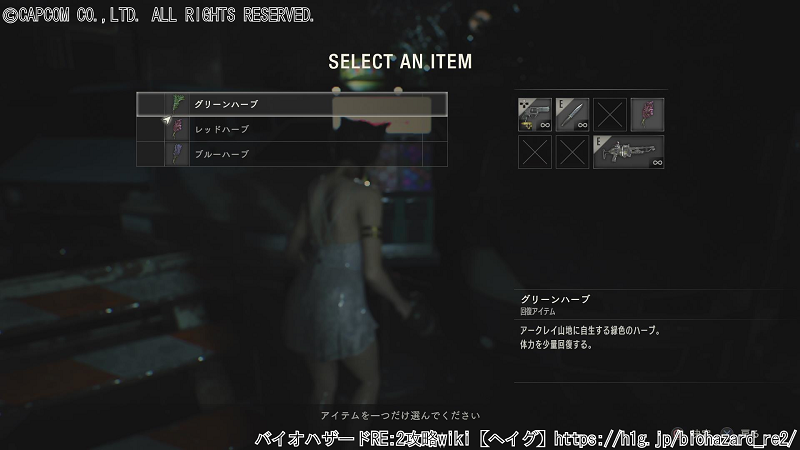800x450 pixels.
Task: Choose the minigun weapon slot
Action: coord(628,152)
